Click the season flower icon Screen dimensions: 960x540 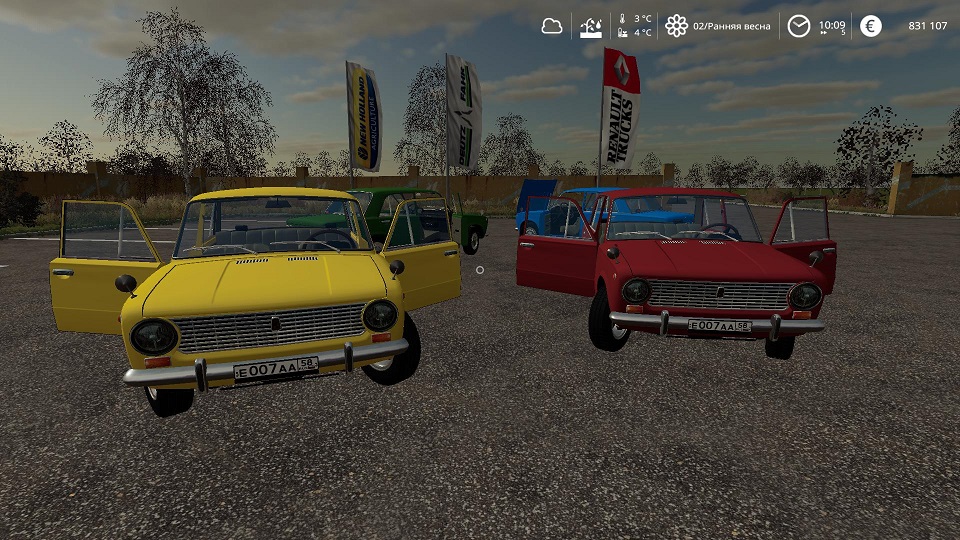[x=677, y=26]
